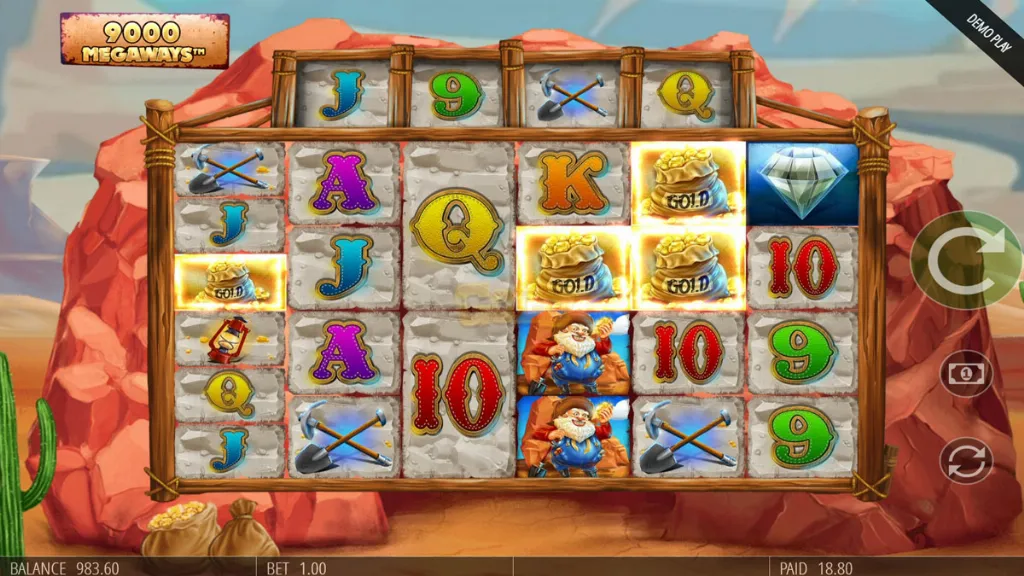
Task: Activate the autoplay circular arrows button
Action: tap(966, 461)
